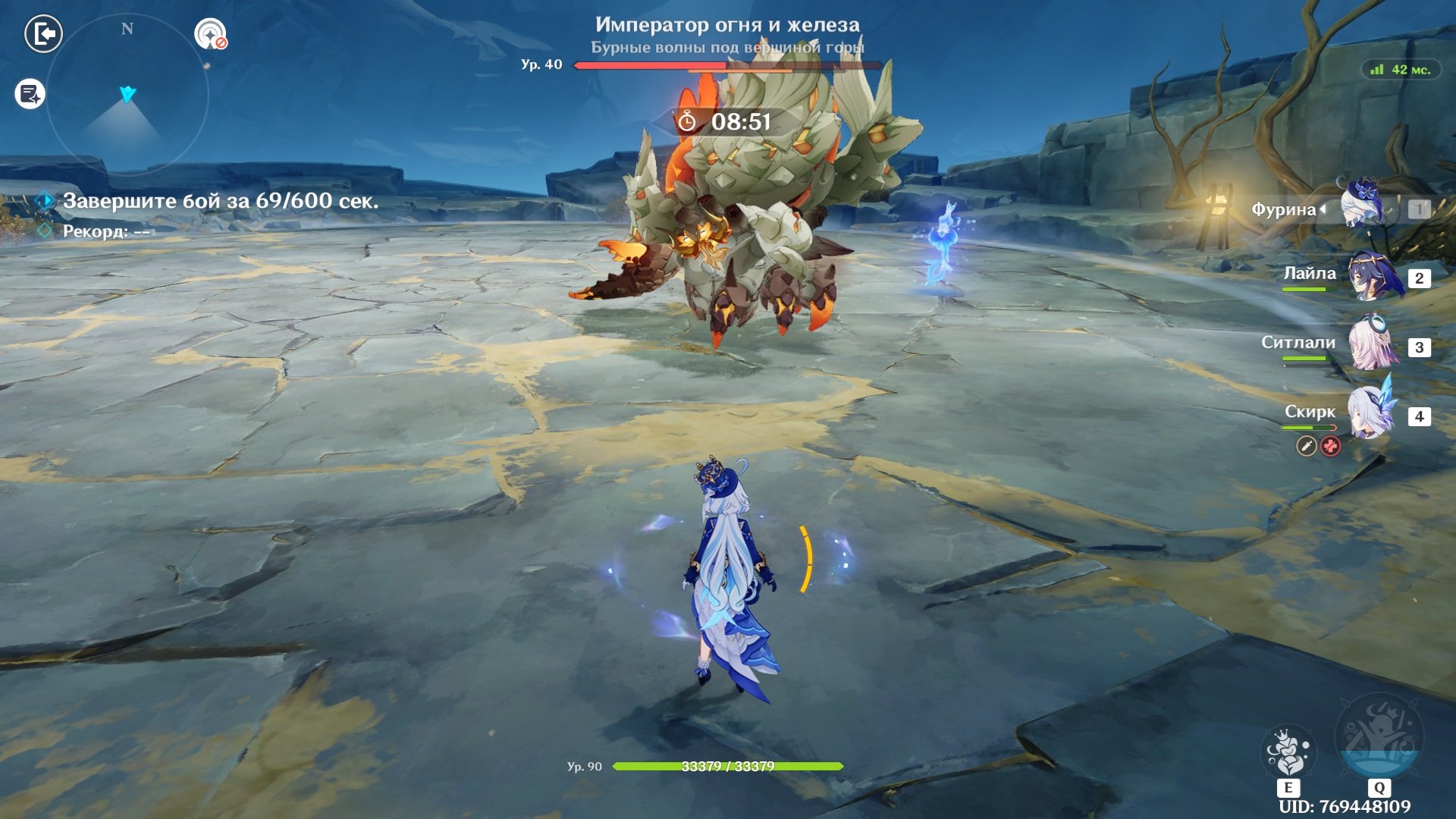Switch to party member Лайла
This screenshot has height=819, width=1456.
(x=1375, y=277)
